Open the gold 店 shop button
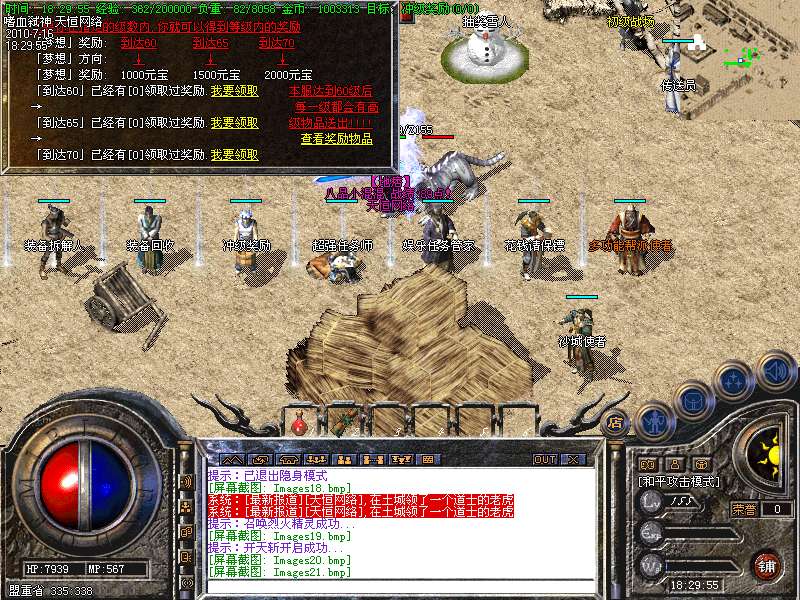The width and height of the screenshot is (800, 600). 615,423
